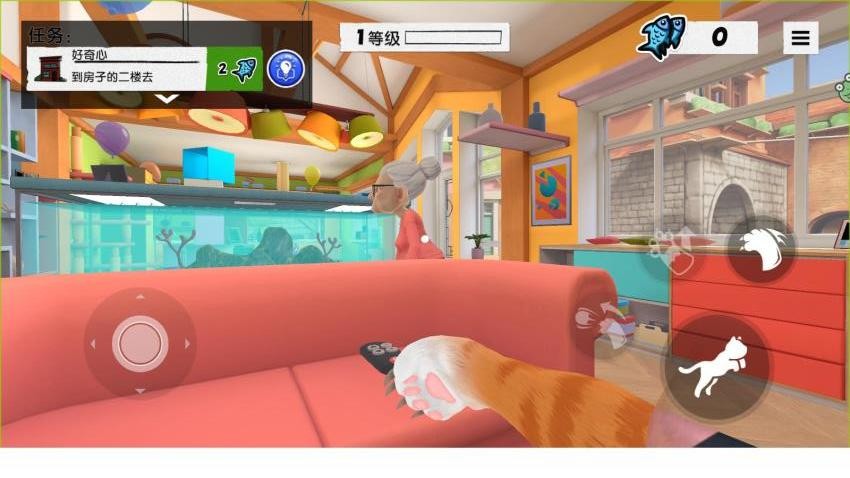This screenshot has height=478, width=850.
Task: Click the fish currency icon
Action: coord(662,38)
